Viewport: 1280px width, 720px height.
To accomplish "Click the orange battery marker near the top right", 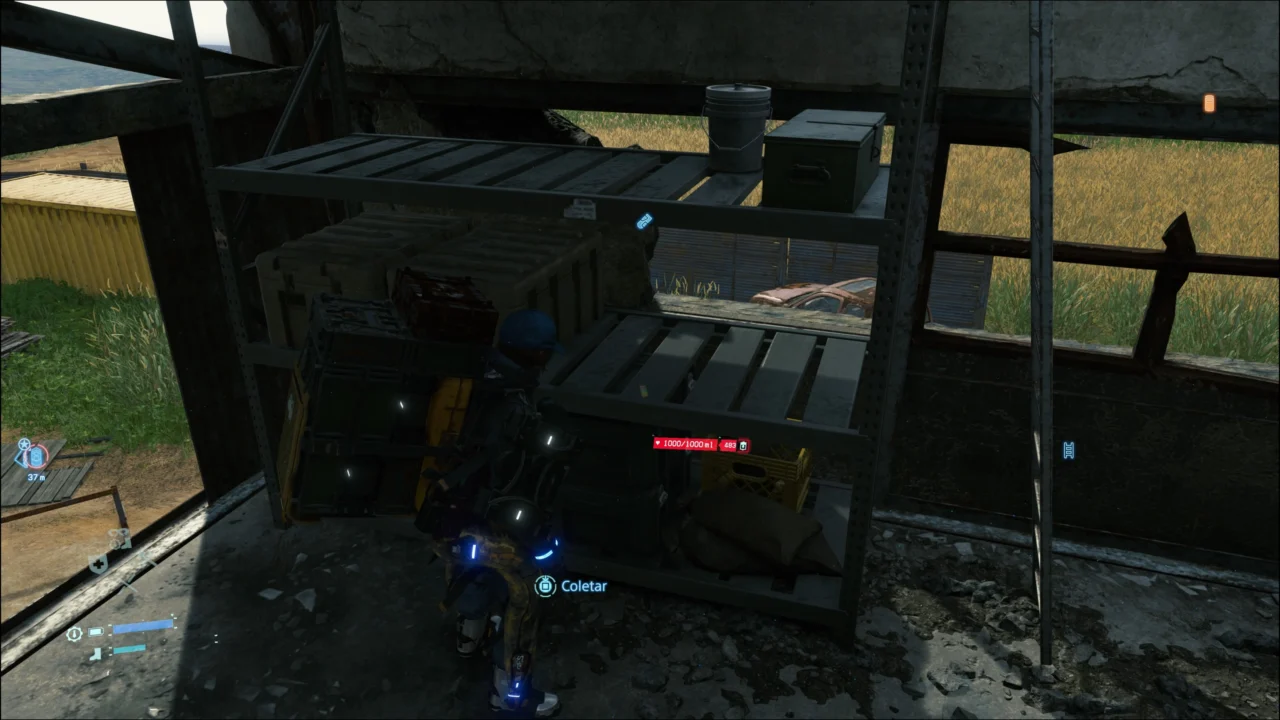I will coord(1210,103).
